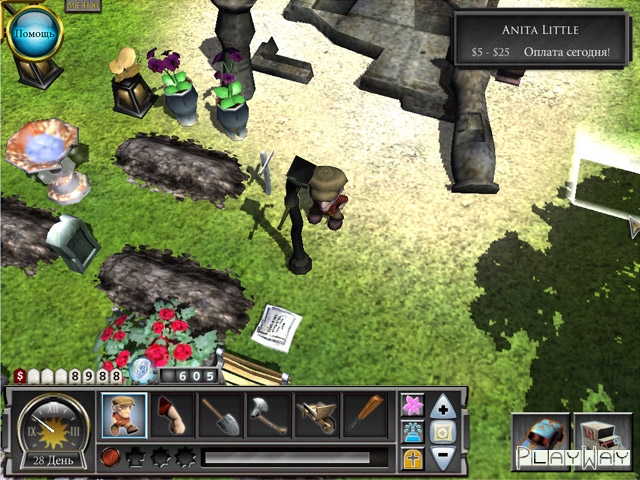The height and width of the screenshot is (480, 640).
Task: Select the gravedigger character portrait
Action: coord(124,415)
